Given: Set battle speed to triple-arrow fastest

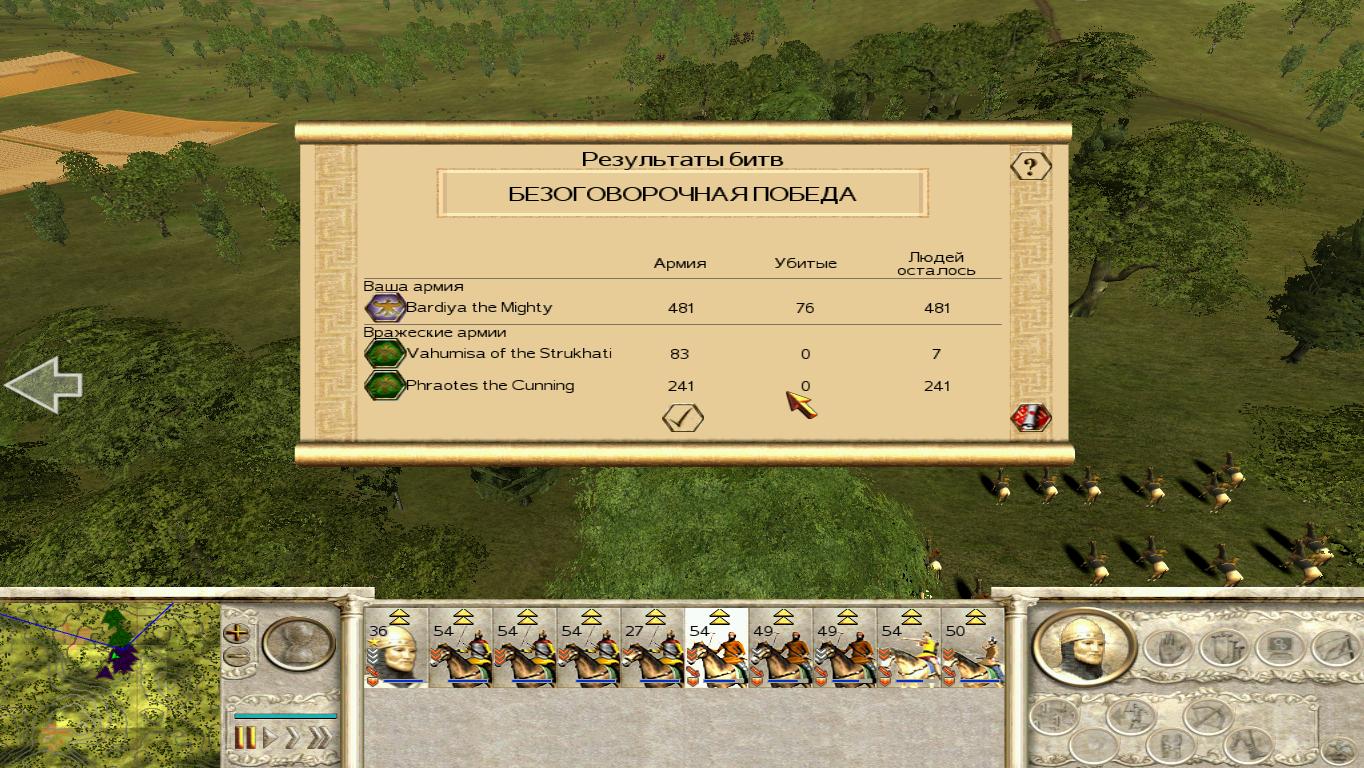Looking at the screenshot, I should pyautogui.click(x=318, y=738).
